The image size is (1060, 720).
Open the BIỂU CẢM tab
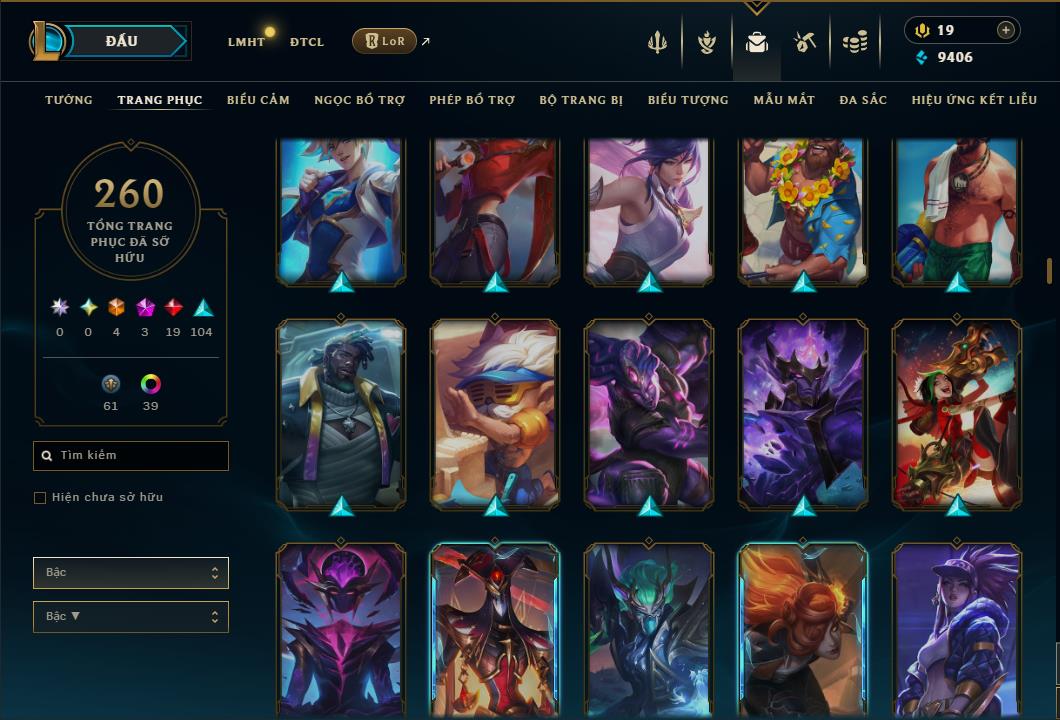click(x=258, y=100)
